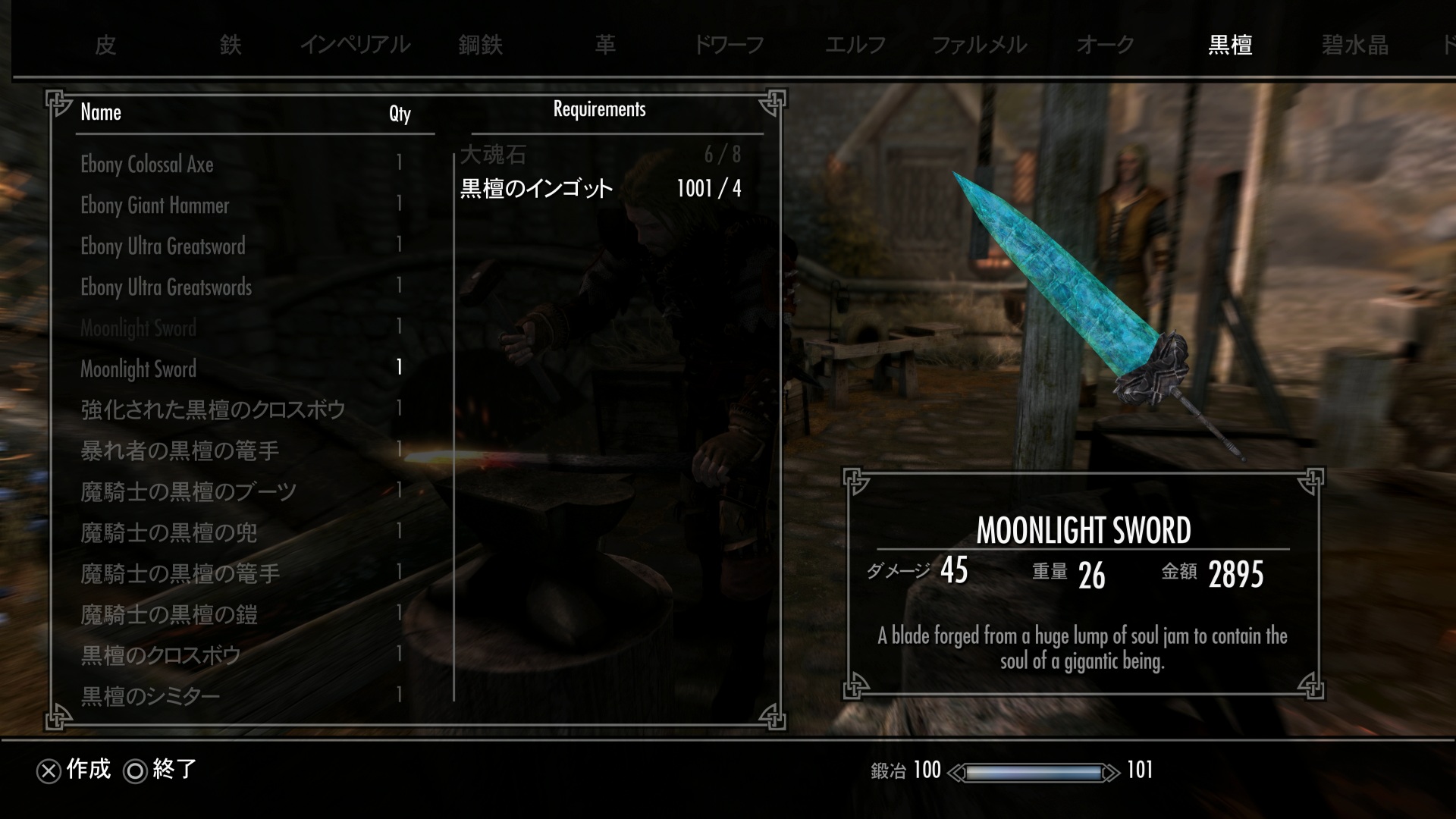The image size is (1456, 819).
Task: Select 黒檀のシミター in the item list
Action: (150, 696)
